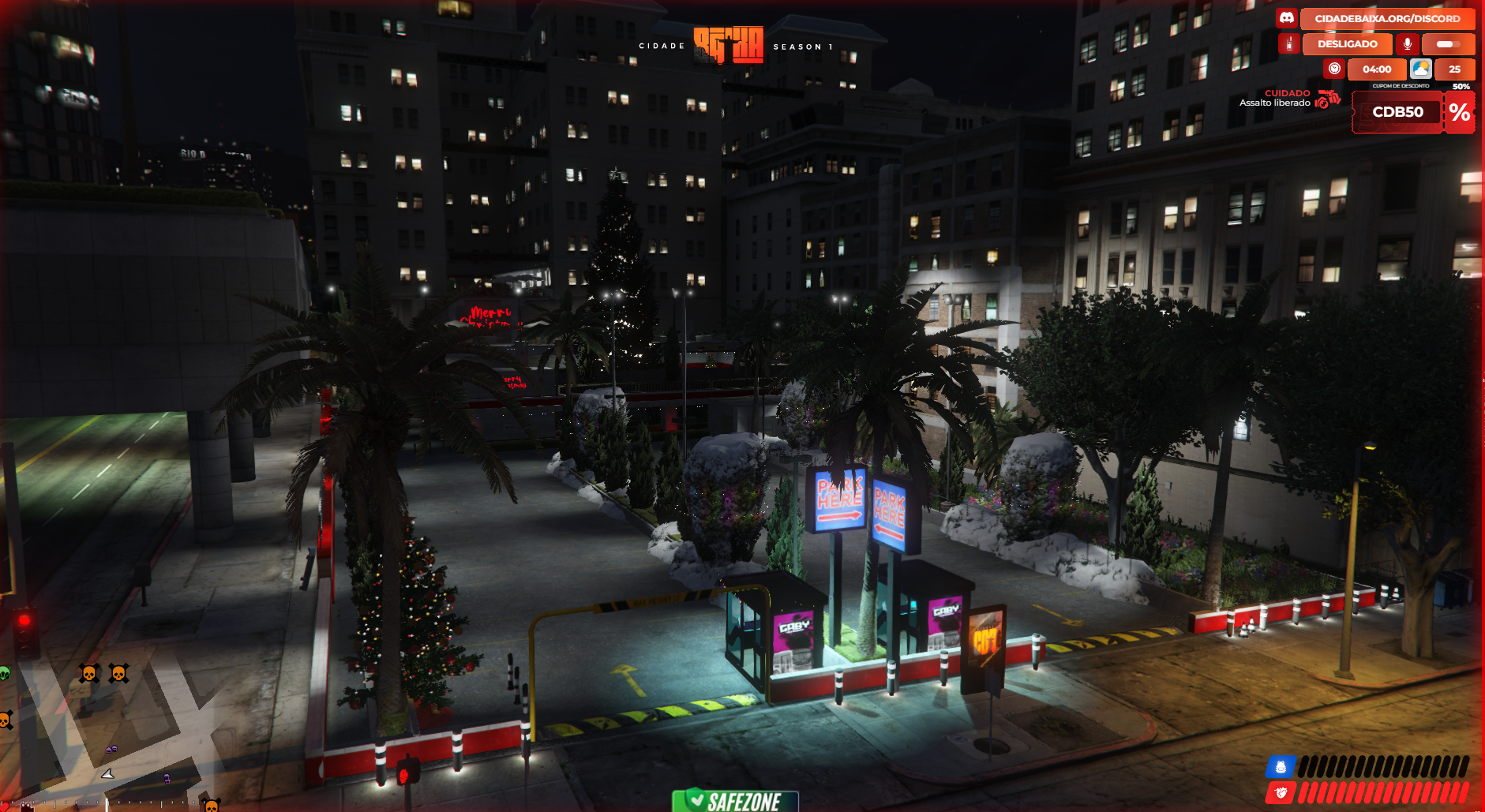
Task: Click the clock icon
Action: click(x=1334, y=69)
